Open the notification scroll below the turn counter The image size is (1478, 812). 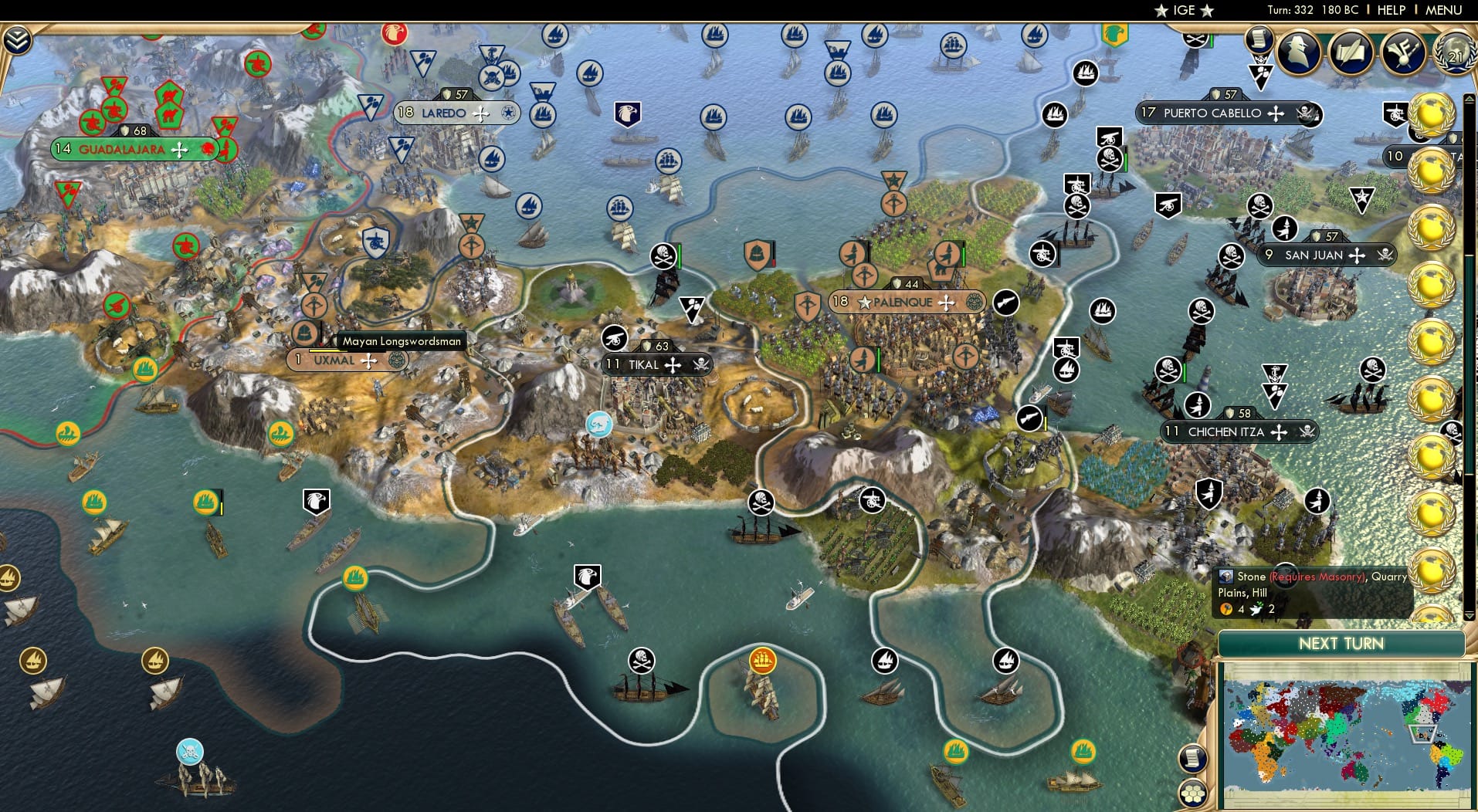[x=1259, y=40]
